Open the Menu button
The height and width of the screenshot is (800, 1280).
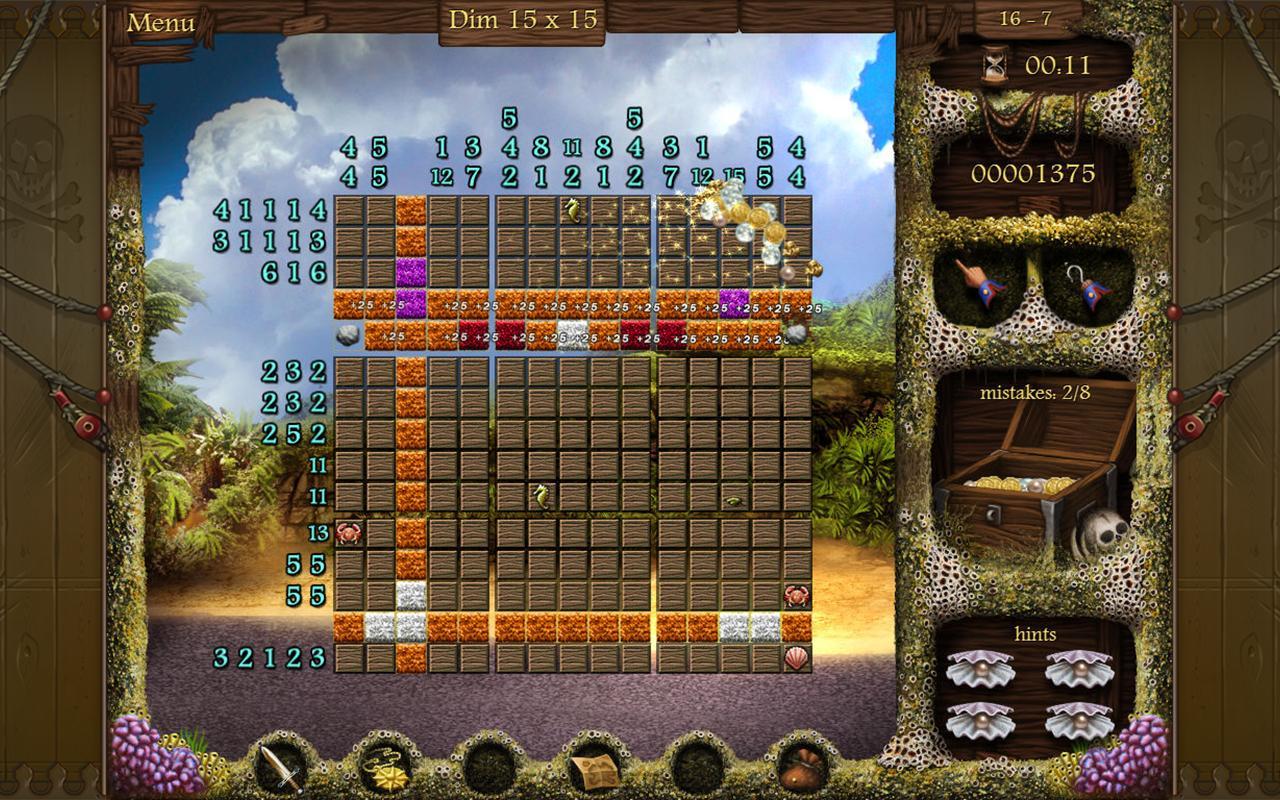(x=161, y=22)
